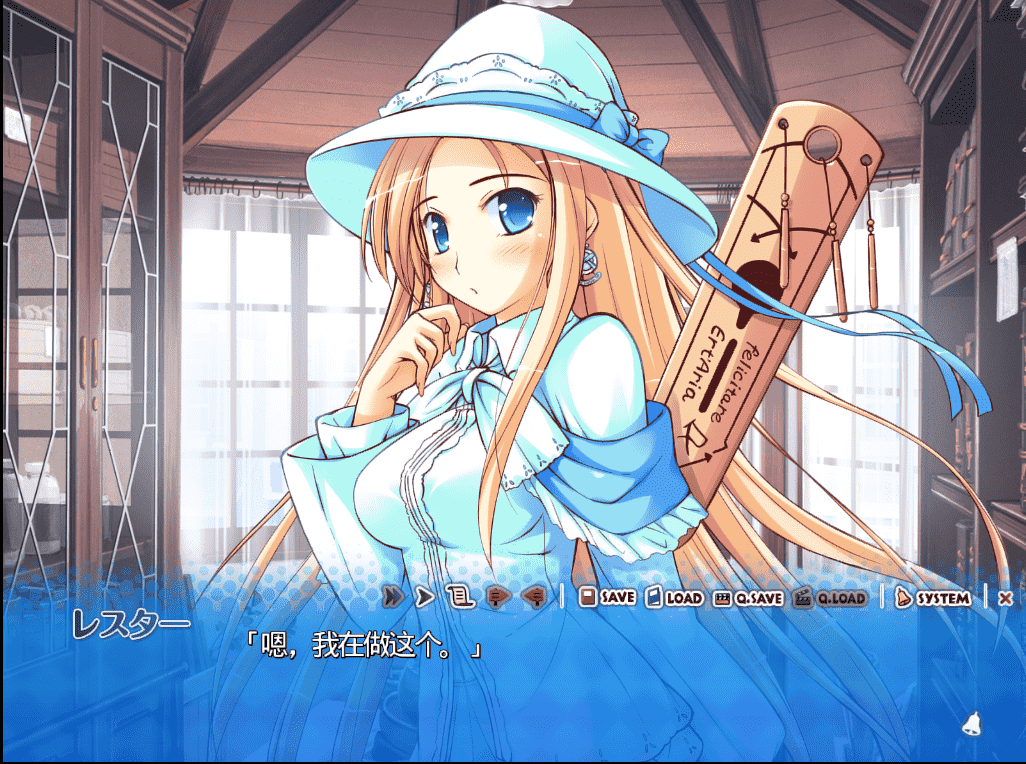Open the LOAD menu
Viewport: 1026px width, 764px height.
pyautogui.click(x=674, y=597)
